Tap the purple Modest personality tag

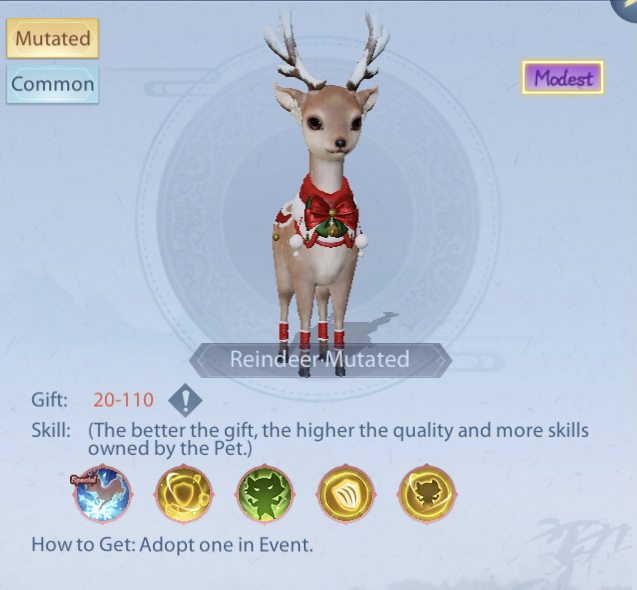click(x=563, y=77)
